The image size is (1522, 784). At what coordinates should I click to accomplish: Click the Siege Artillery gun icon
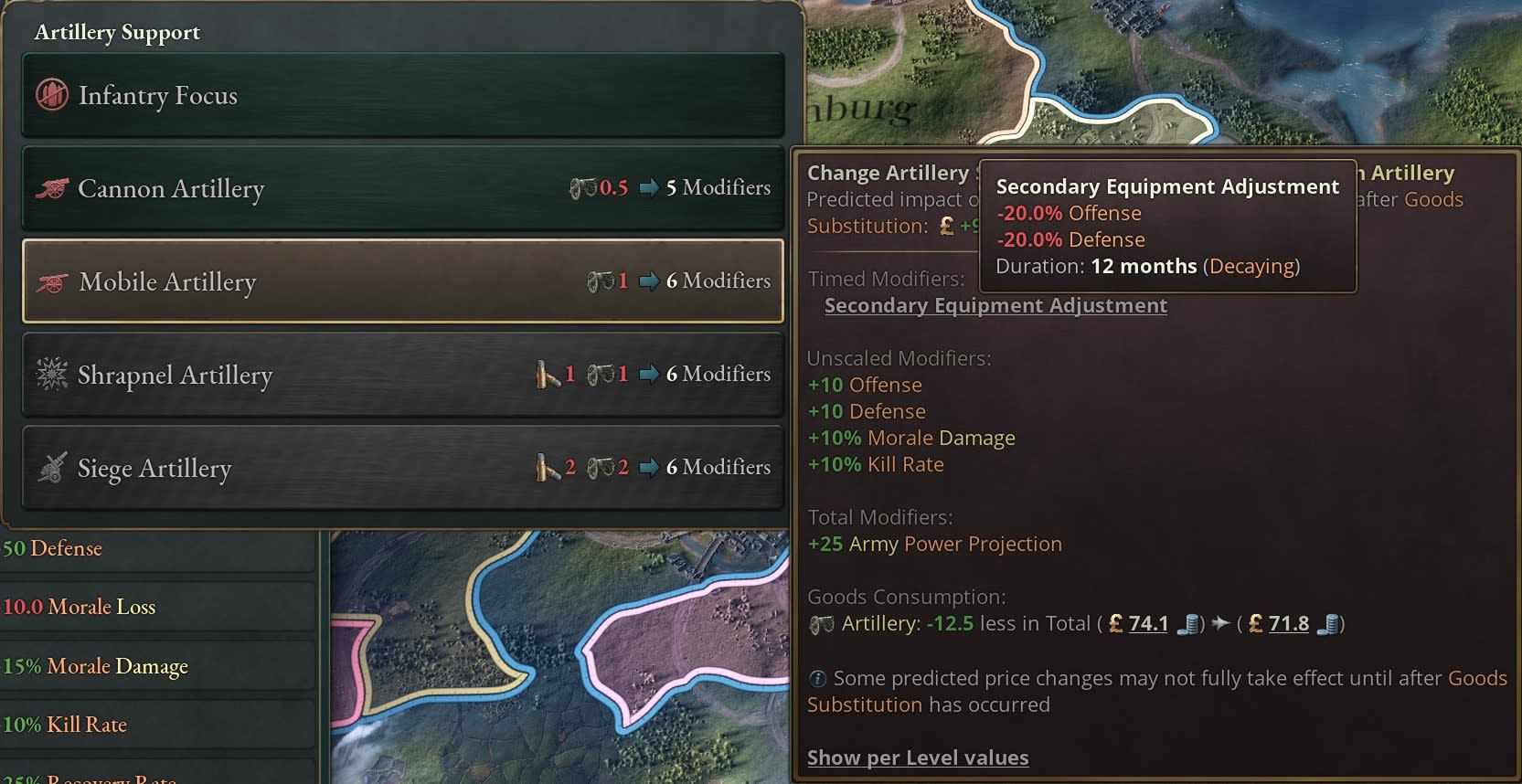point(52,468)
